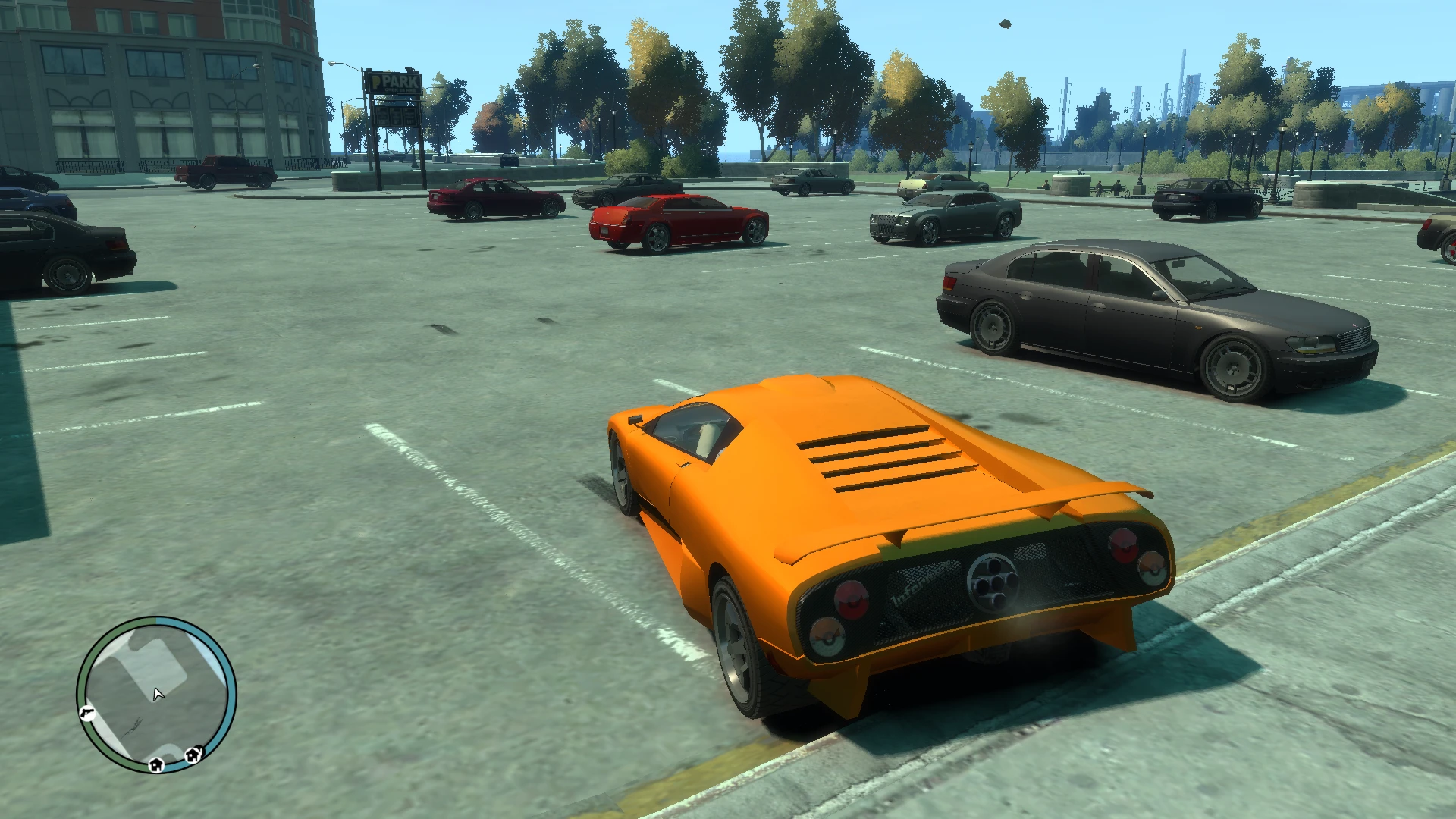Click the yellow P logo on the PARK sign
Image resolution: width=1456 pixels, height=819 pixels.
point(375,81)
